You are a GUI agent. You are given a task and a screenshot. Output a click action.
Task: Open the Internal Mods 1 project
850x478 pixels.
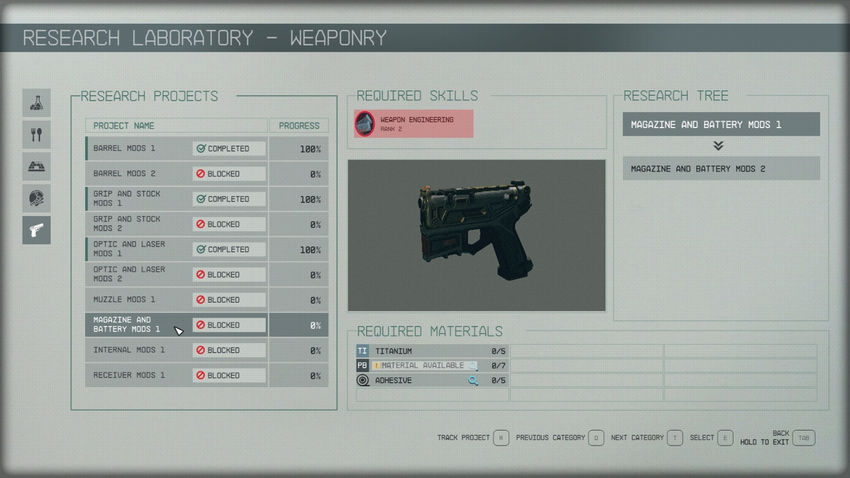click(176, 350)
